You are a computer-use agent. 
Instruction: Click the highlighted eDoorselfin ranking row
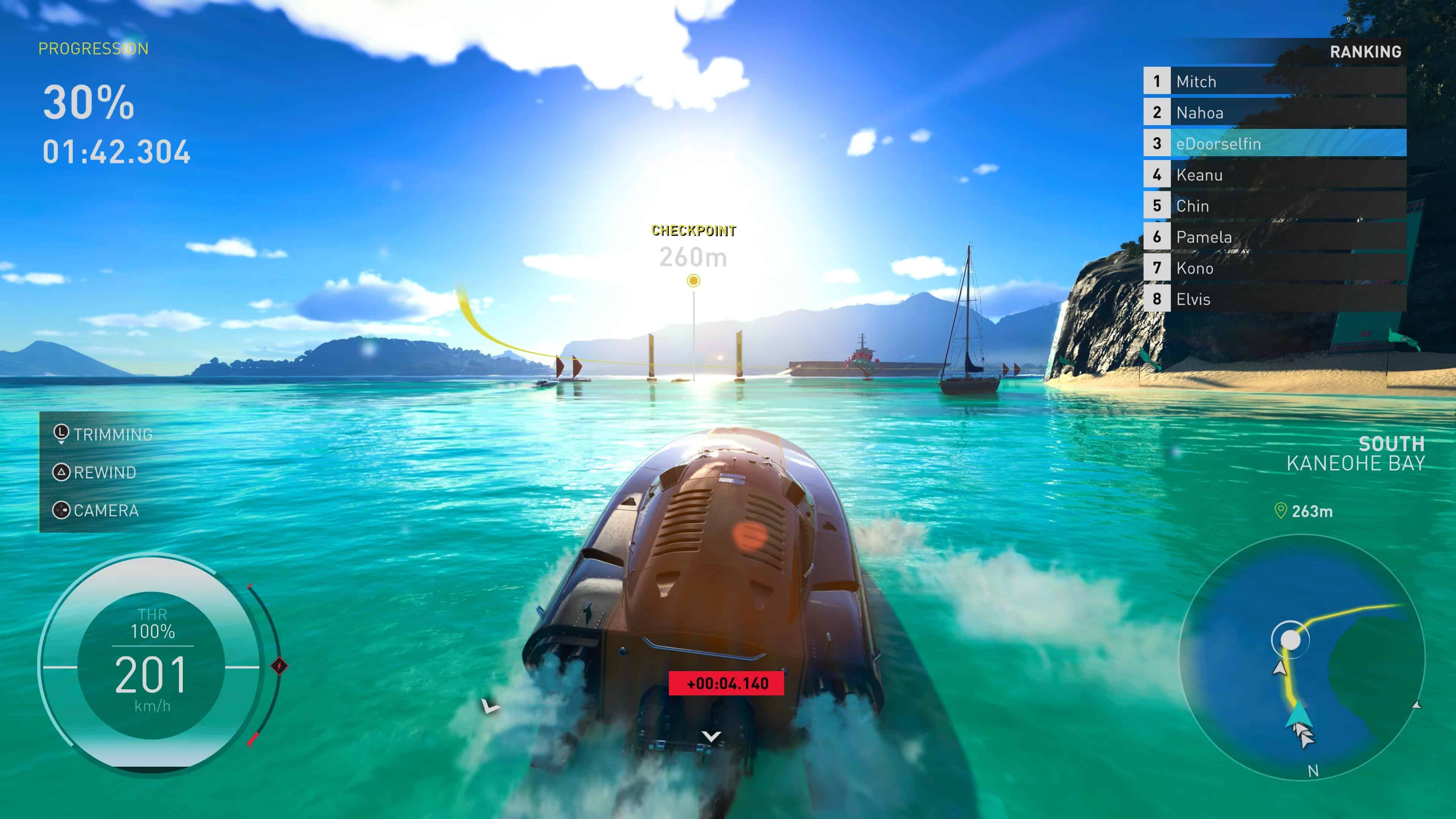(1274, 144)
